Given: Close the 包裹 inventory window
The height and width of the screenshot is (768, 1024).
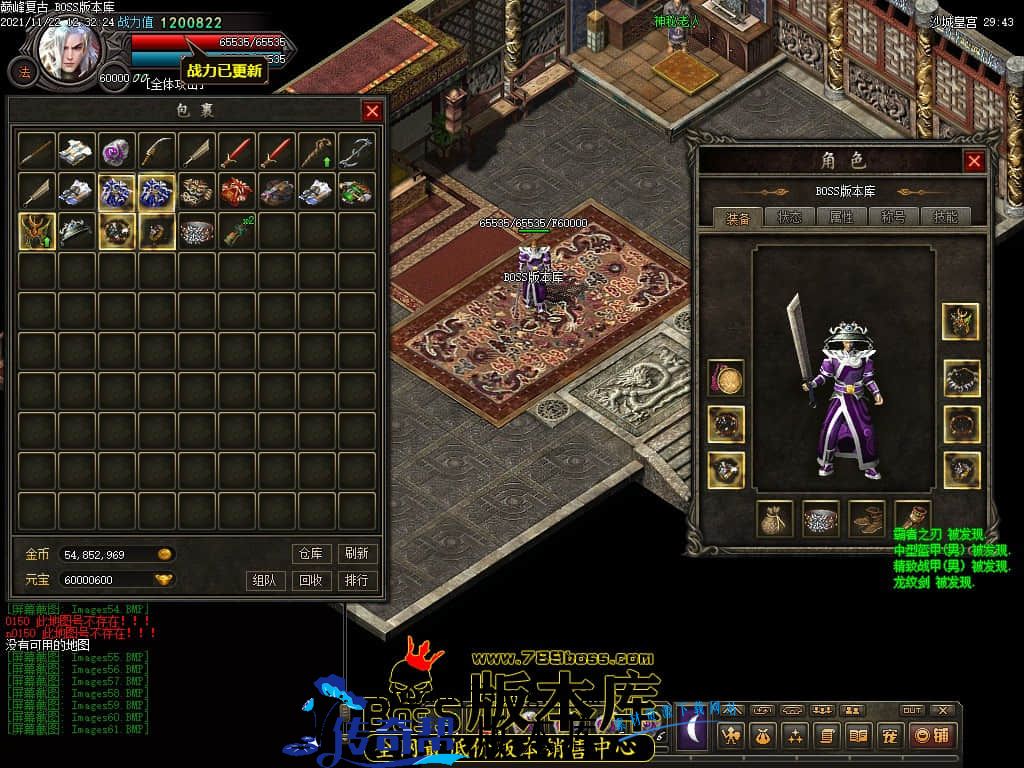Looking at the screenshot, I should 372,111.
